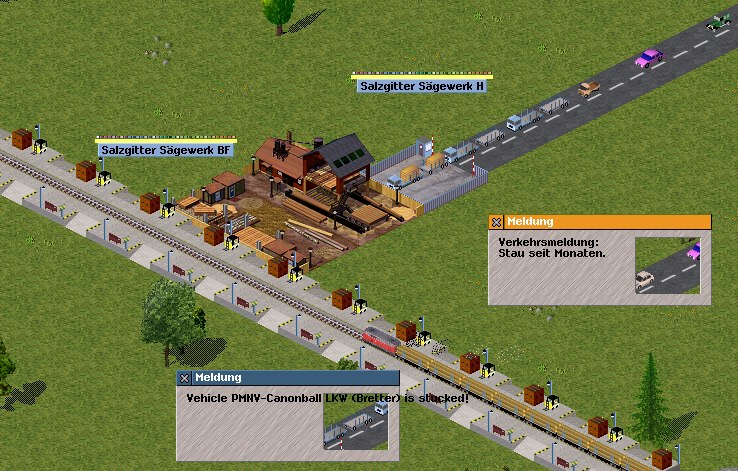Select the Salzgitter Sägewerk H stop label
738x471 pixels.
(422, 86)
